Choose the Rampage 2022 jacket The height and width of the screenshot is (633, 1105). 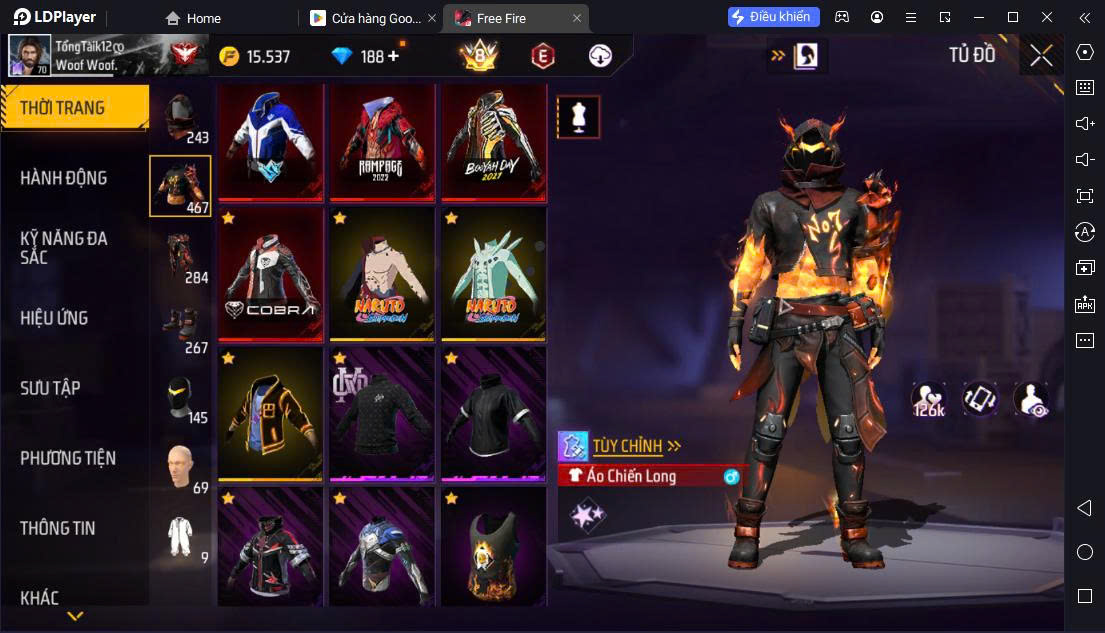click(x=382, y=141)
